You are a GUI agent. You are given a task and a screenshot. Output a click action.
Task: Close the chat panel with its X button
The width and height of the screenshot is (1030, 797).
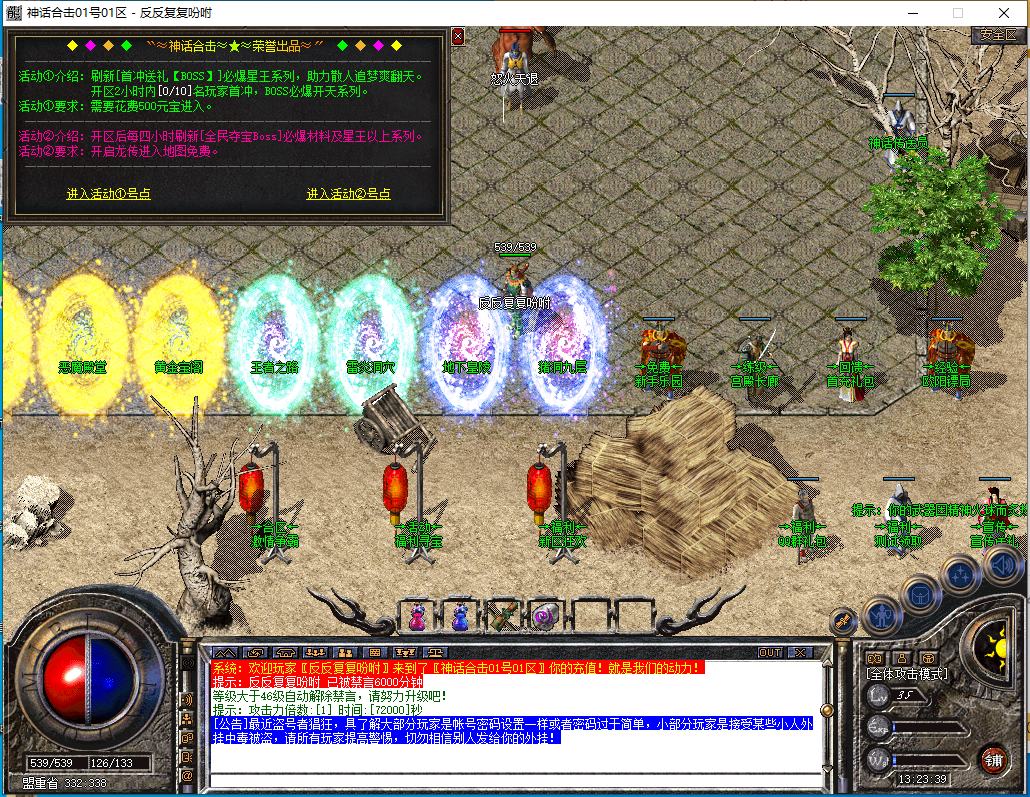pos(799,652)
